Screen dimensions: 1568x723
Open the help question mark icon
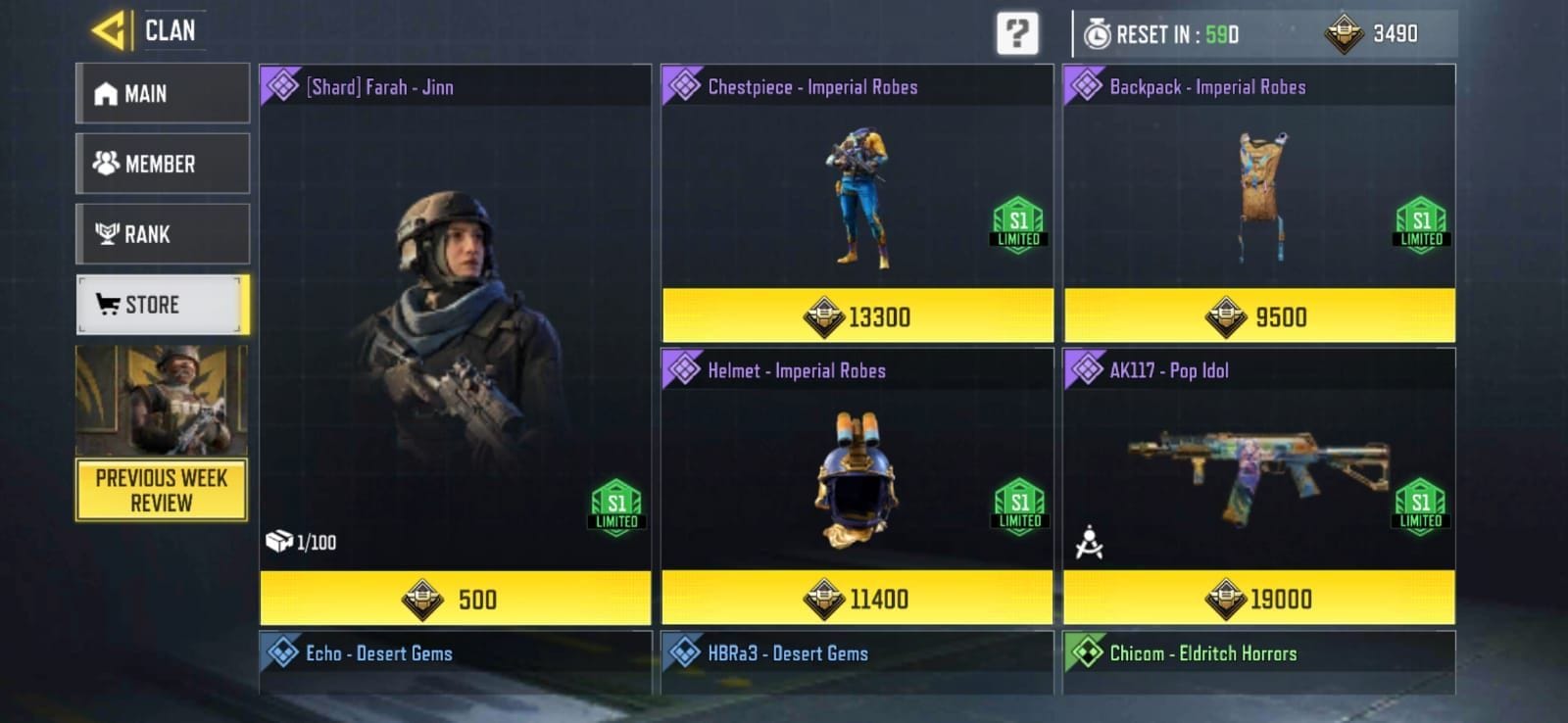click(x=1019, y=32)
